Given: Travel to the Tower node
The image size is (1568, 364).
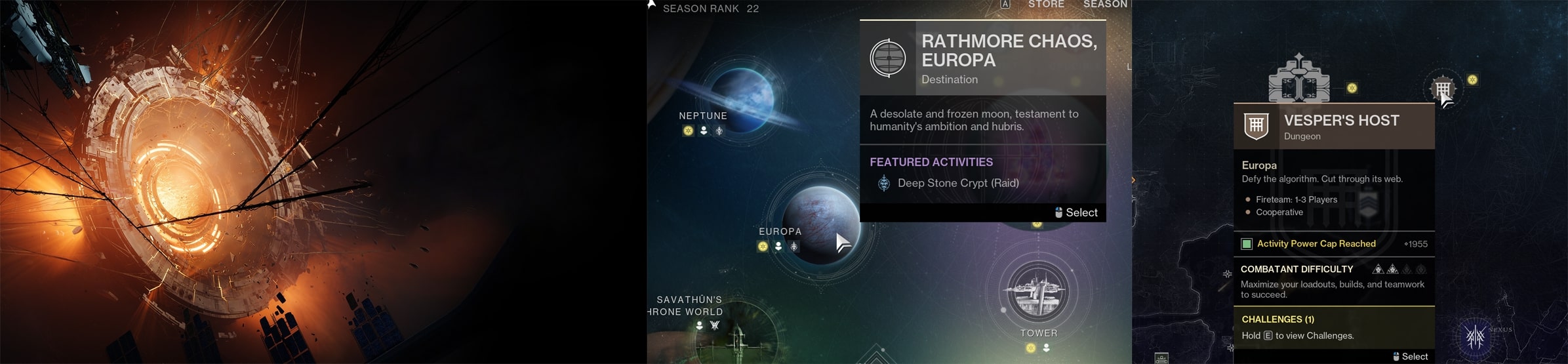Looking at the screenshot, I should [1037, 293].
